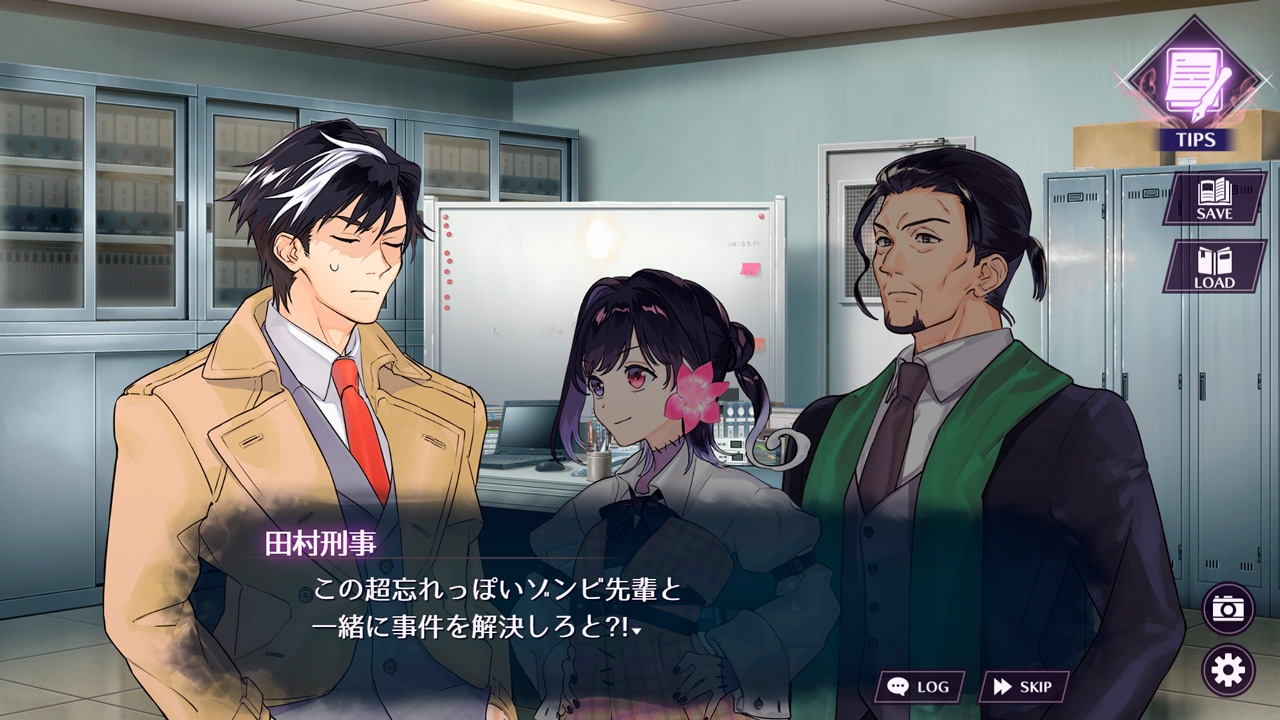Open the LOAD menu
The image size is (1280, 720).
pos(1214,266)
